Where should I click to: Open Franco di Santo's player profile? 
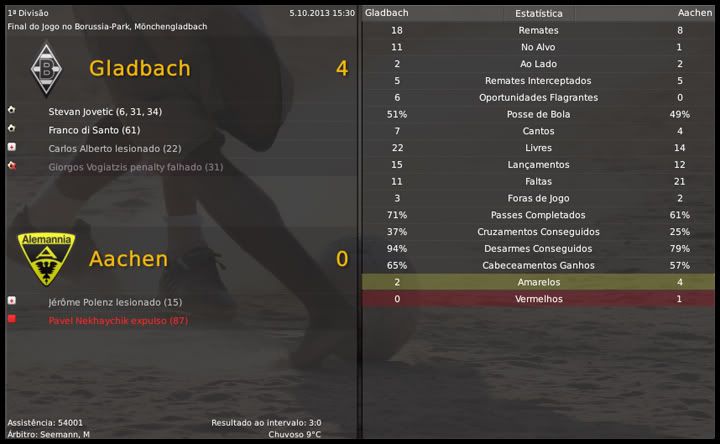coord(95,130)
